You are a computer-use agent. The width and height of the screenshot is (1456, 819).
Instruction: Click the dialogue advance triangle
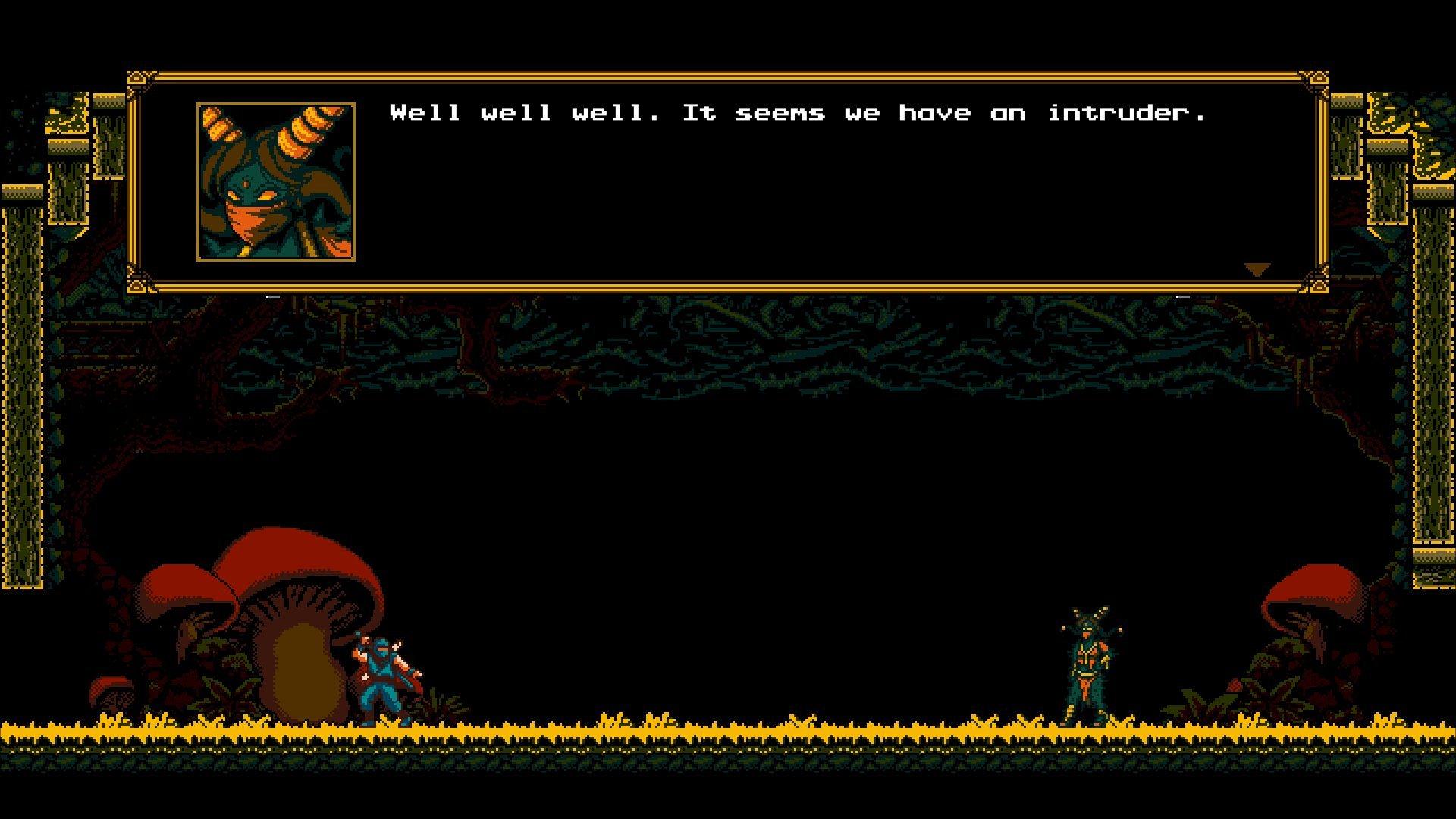(1257, 268)
